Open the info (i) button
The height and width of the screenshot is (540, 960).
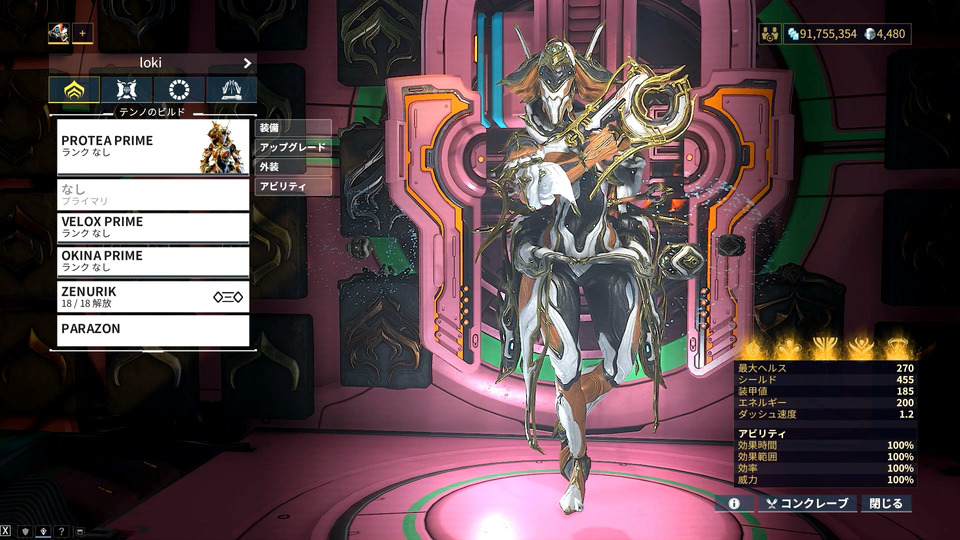coord(733,503)
